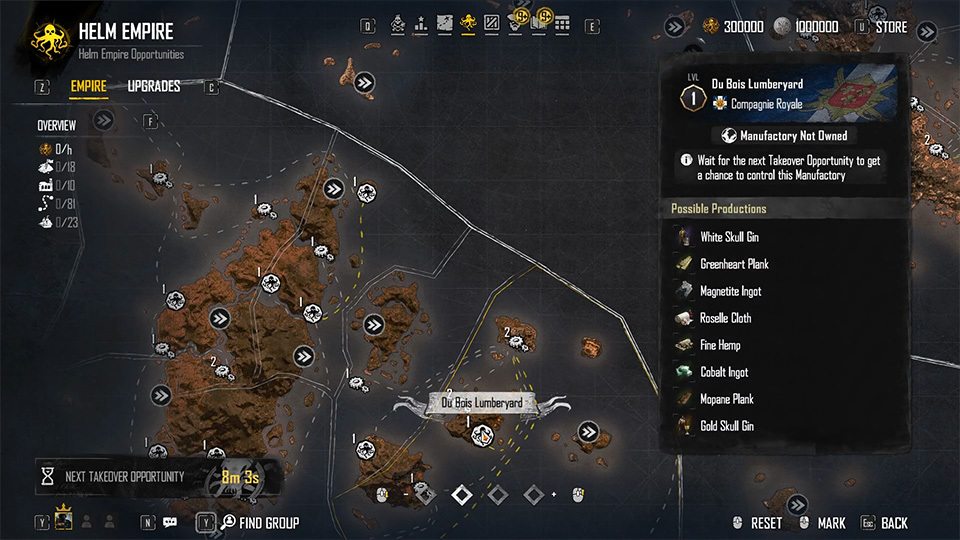This screenshot has width=960, height=540.
Task: Select Cobalt Ingot from the list
Action: [x=724, y=372]
